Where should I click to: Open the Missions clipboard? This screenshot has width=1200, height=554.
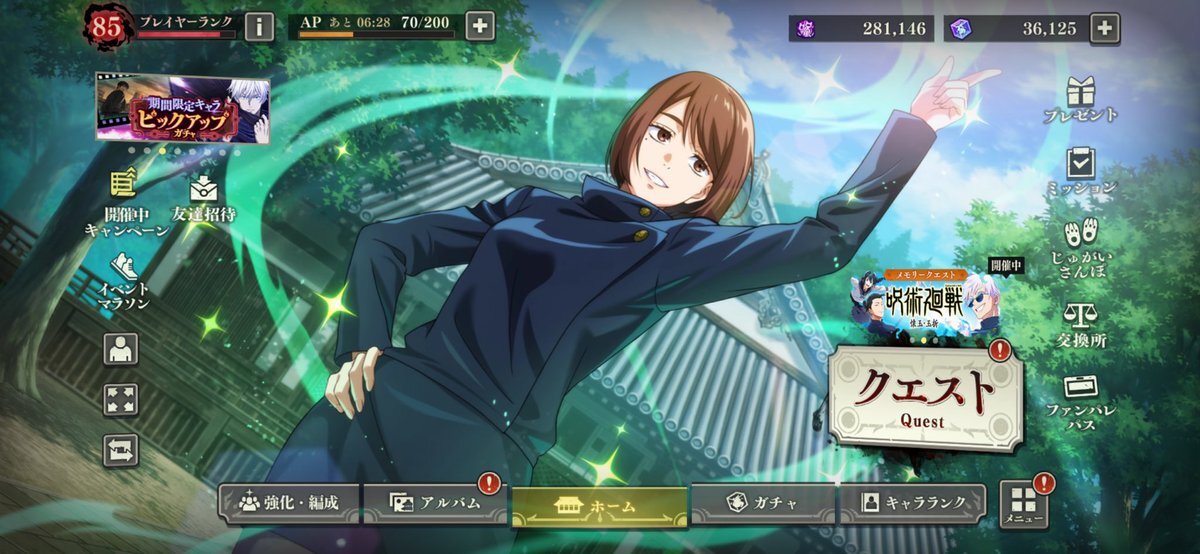pos(1080,171)
